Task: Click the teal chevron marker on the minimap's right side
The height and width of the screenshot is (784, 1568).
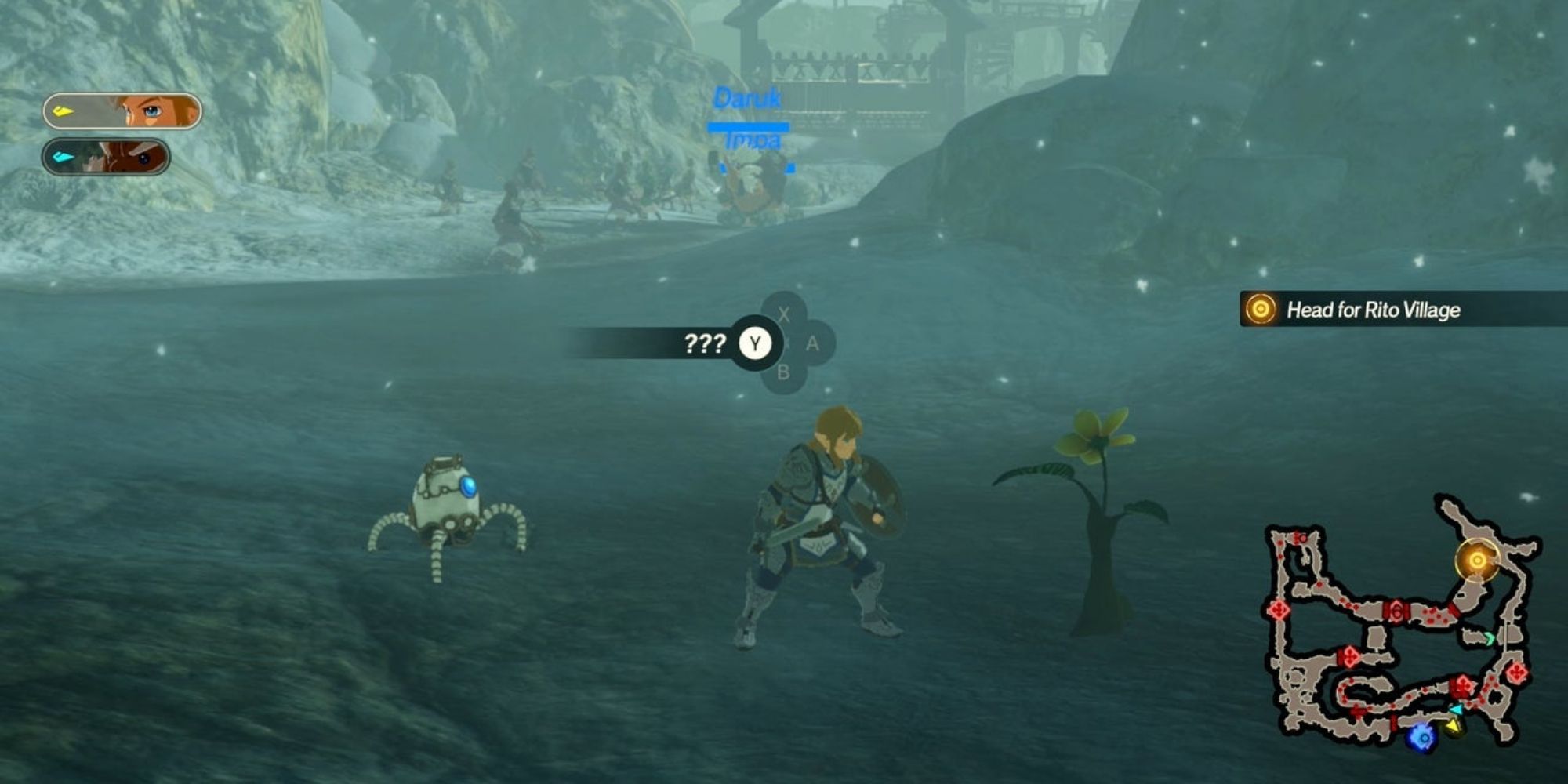Action: coord(1489,638)
